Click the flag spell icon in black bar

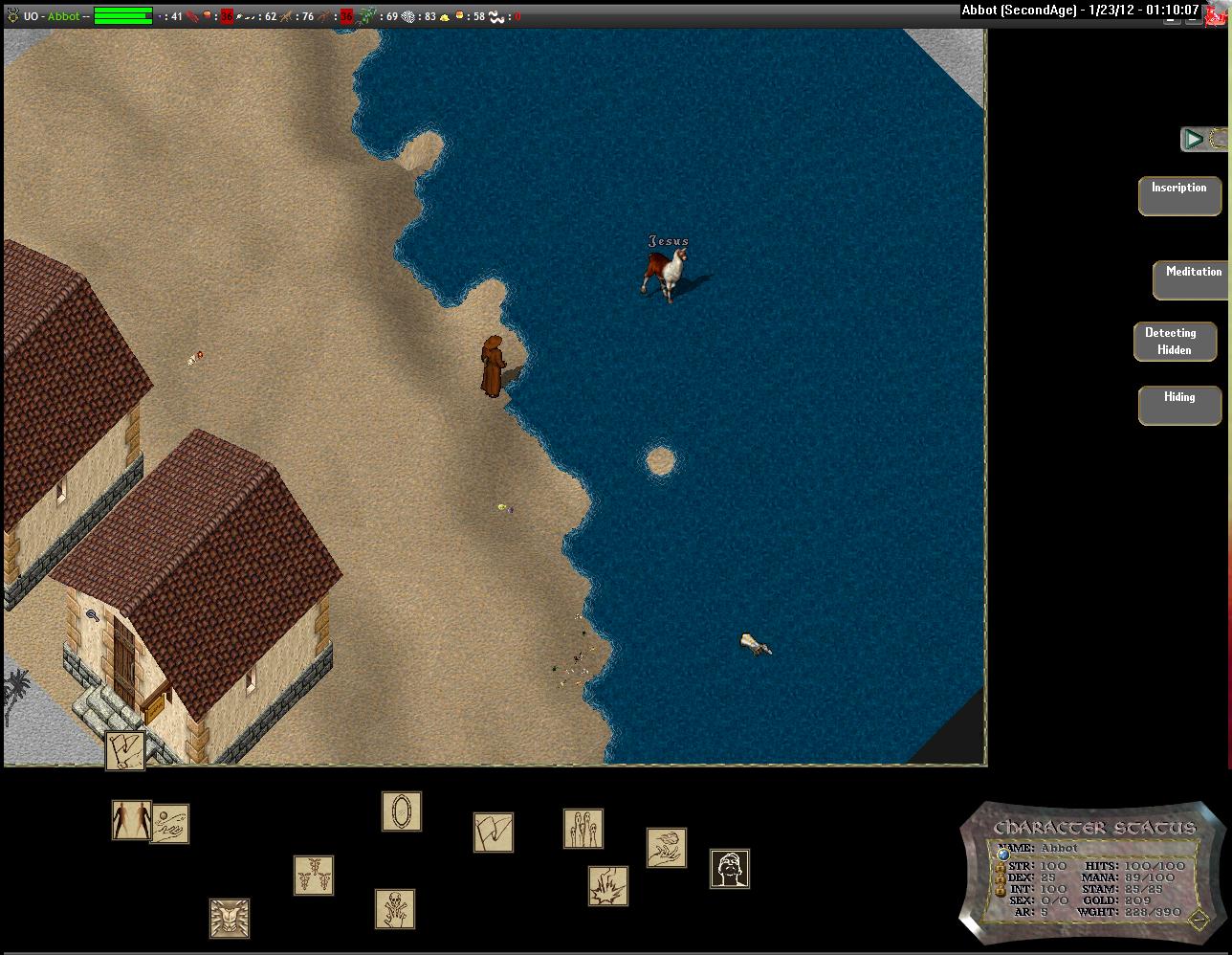(x=494, y=833)
